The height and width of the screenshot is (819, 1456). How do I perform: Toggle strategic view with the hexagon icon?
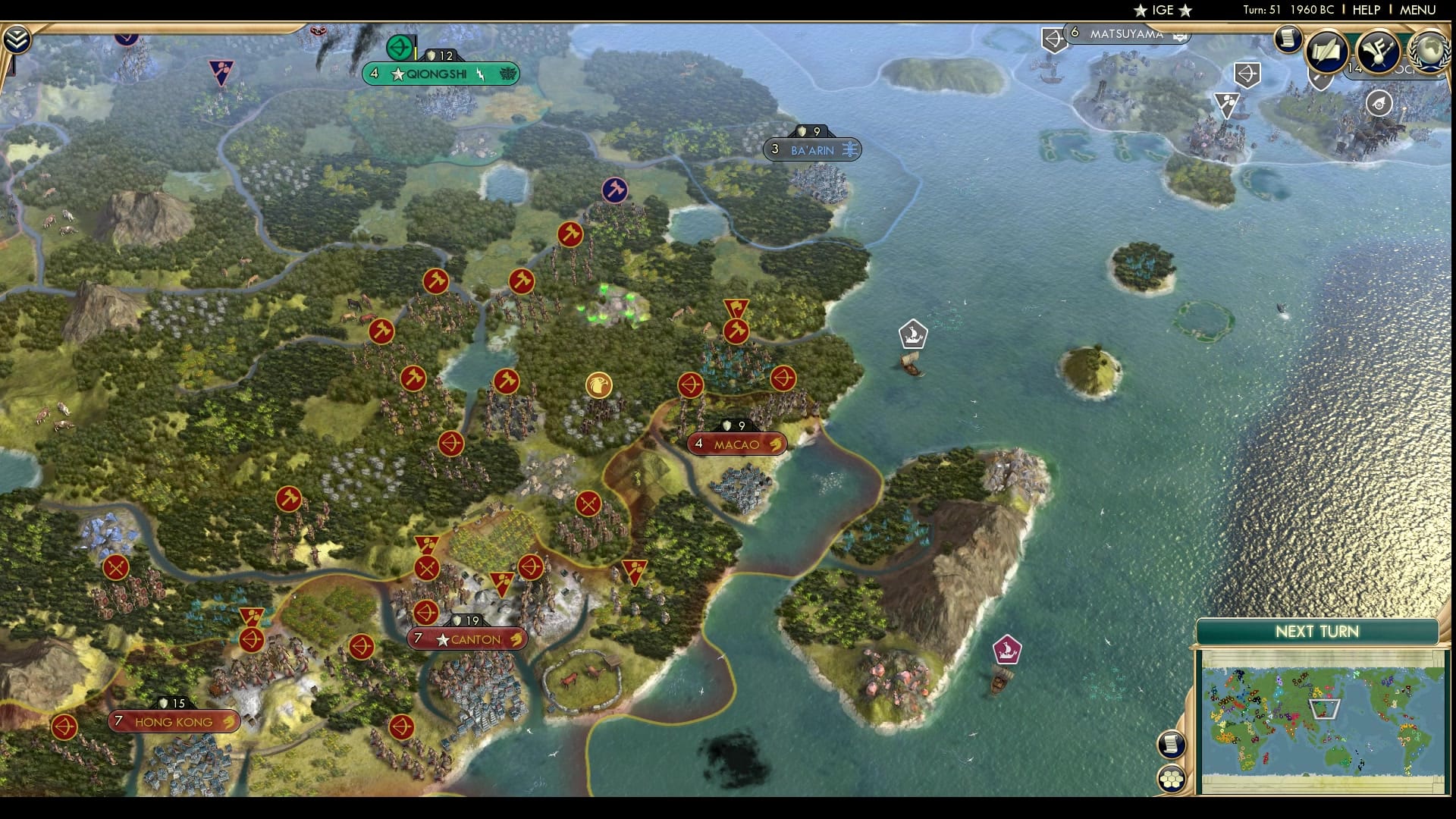pyautogui.click(x=1172, y=777)
